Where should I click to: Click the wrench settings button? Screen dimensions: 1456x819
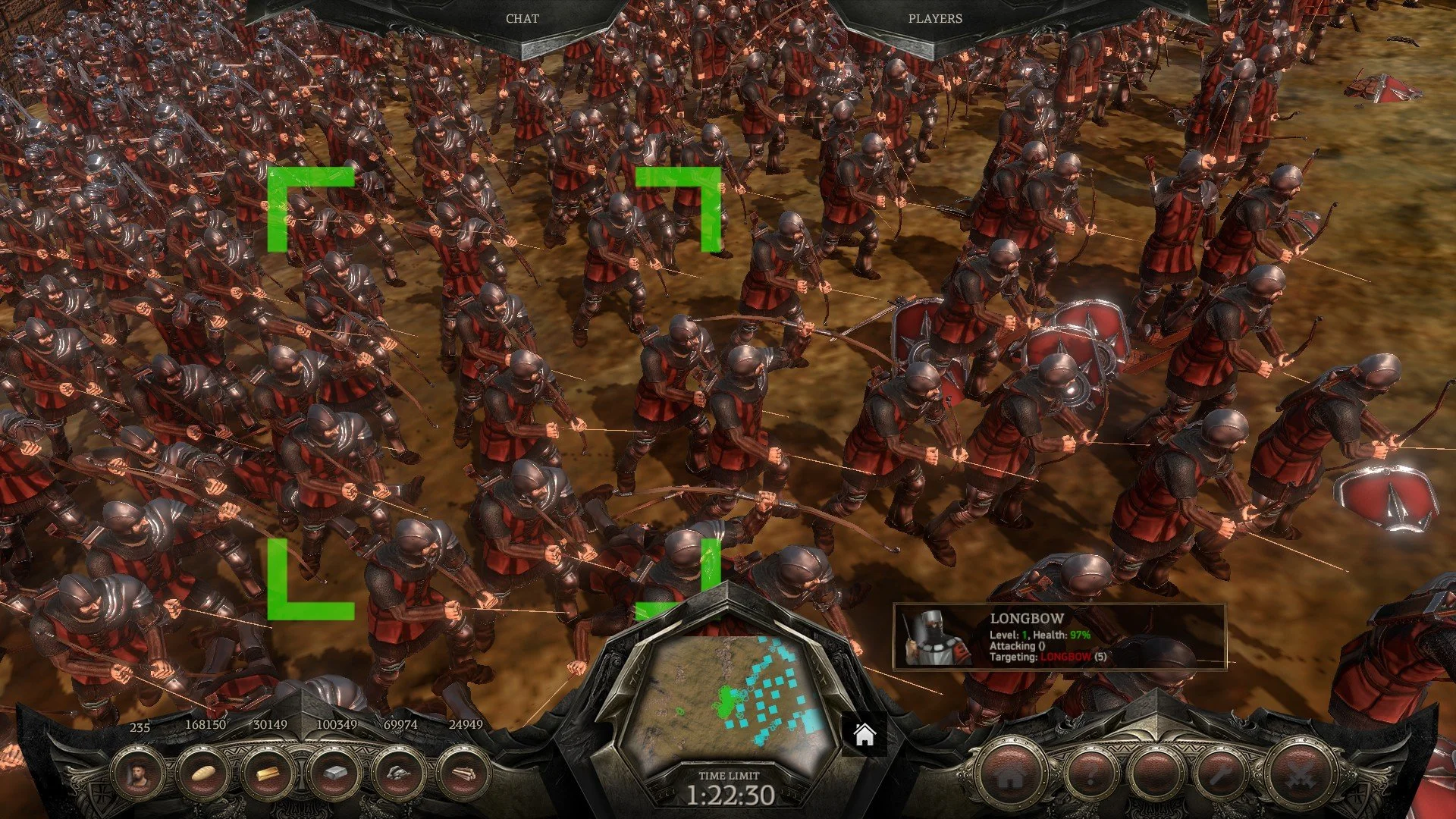(1222, 777)
